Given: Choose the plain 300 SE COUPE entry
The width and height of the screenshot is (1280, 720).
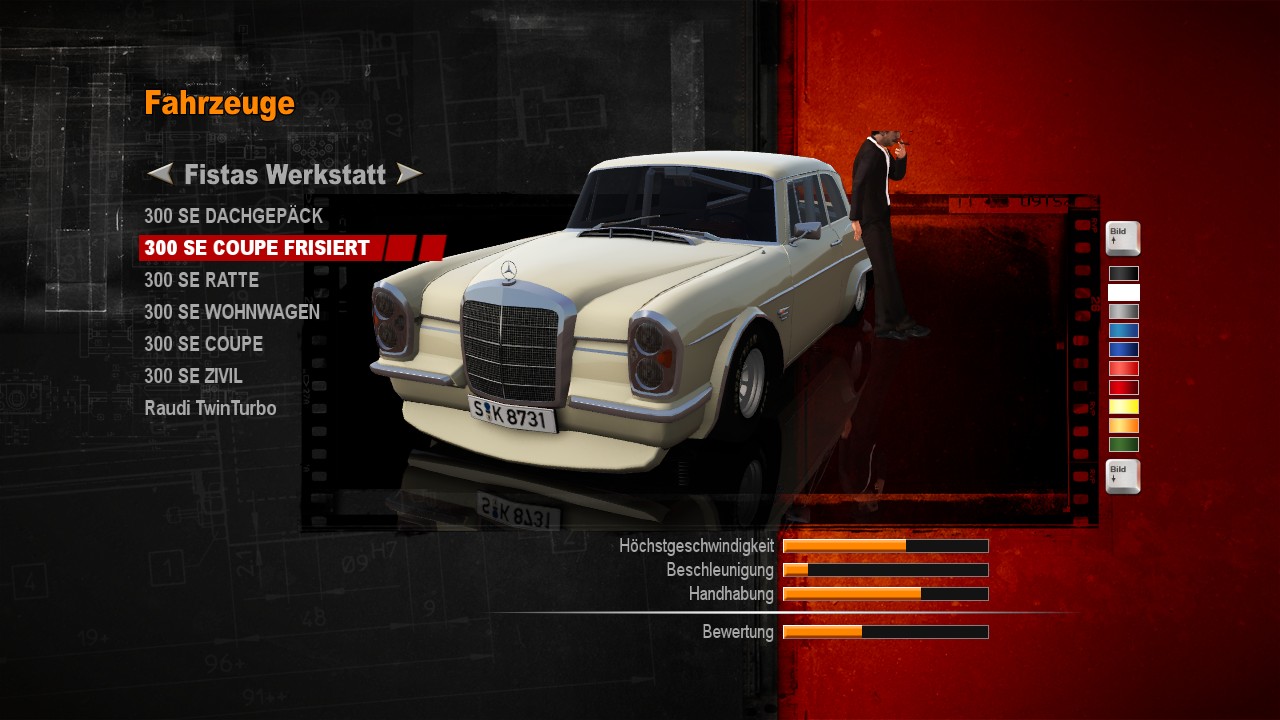Looking at the screenshot, I should click(x=203, y=344).
